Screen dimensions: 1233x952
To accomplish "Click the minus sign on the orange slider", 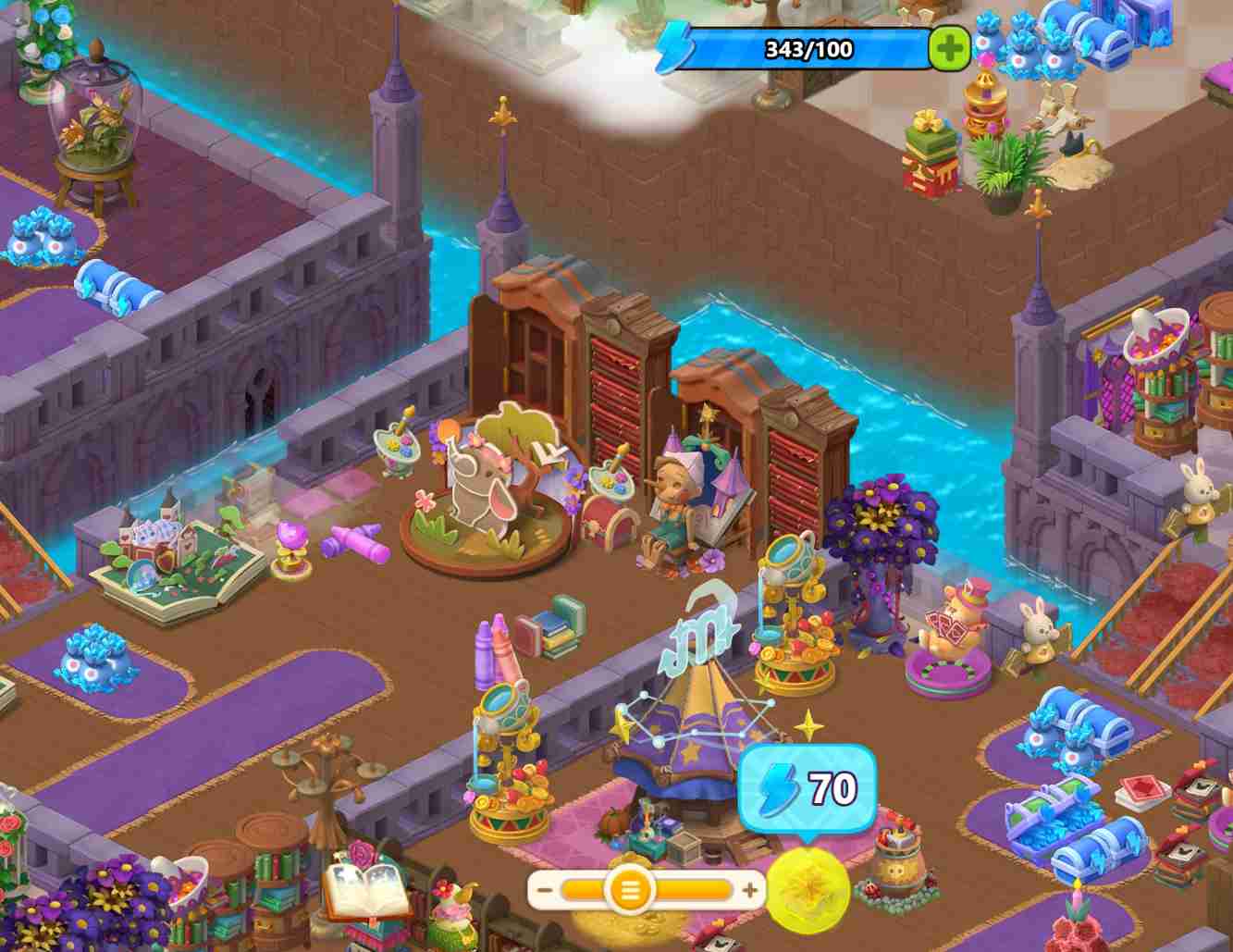I will coord(545,891).
